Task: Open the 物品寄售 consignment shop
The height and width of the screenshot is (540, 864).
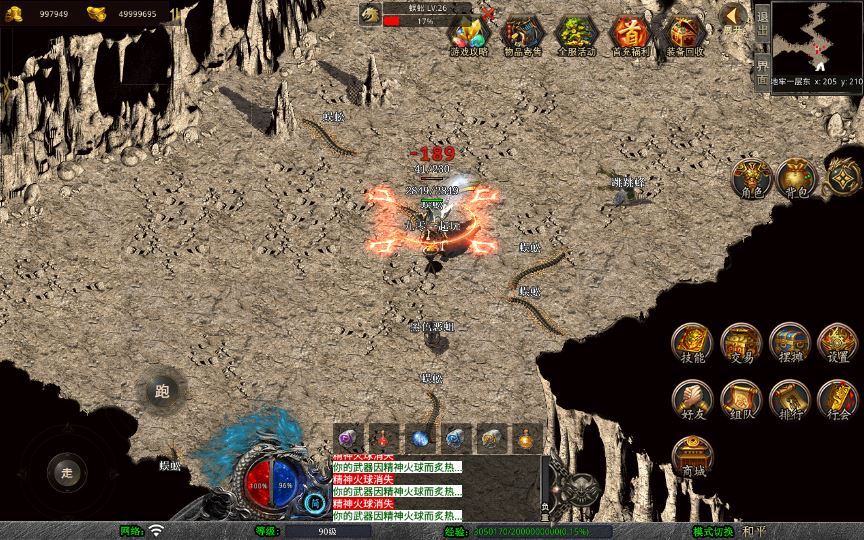Action: [521, 34]
